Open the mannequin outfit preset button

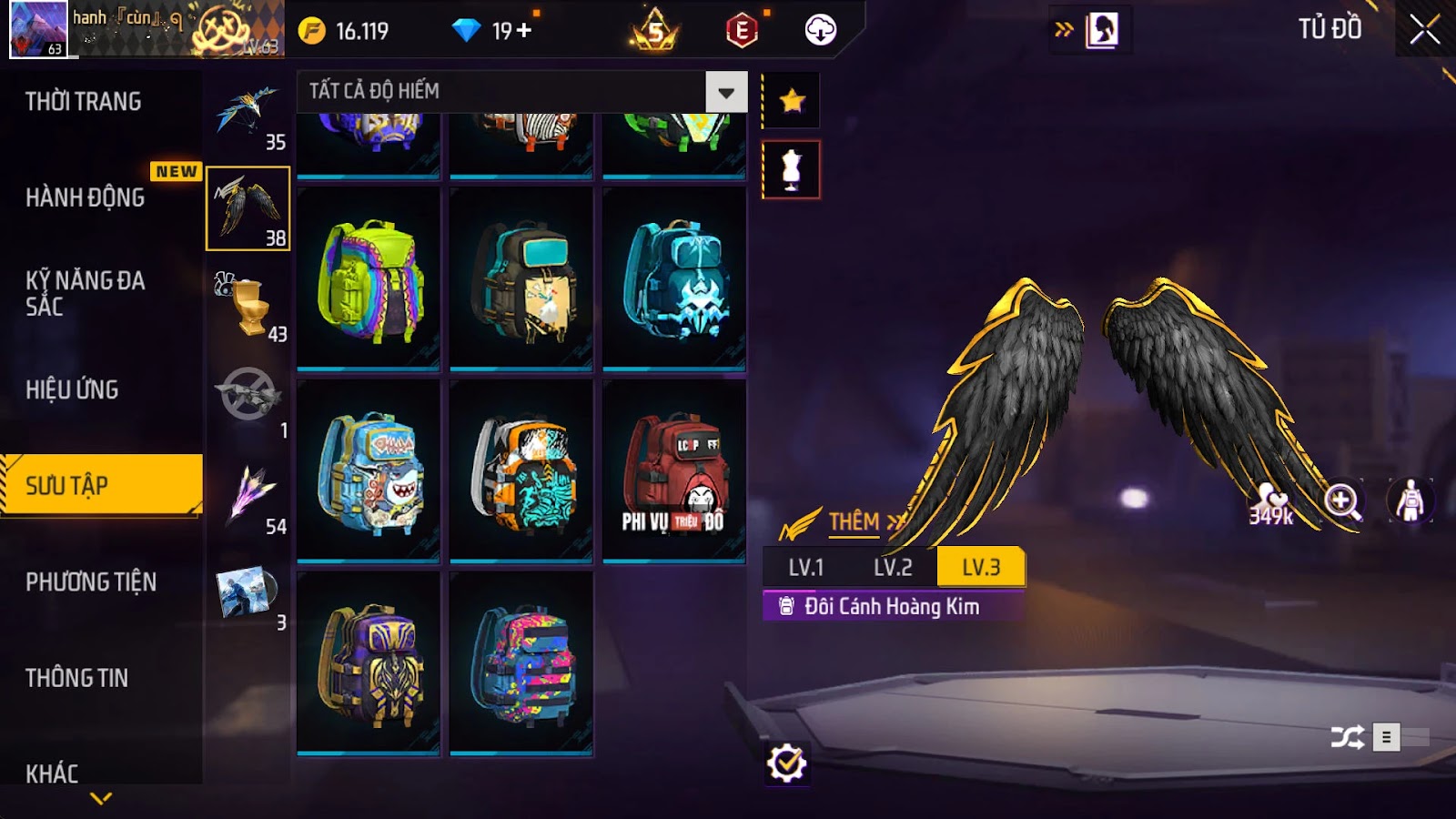(791, 169)
